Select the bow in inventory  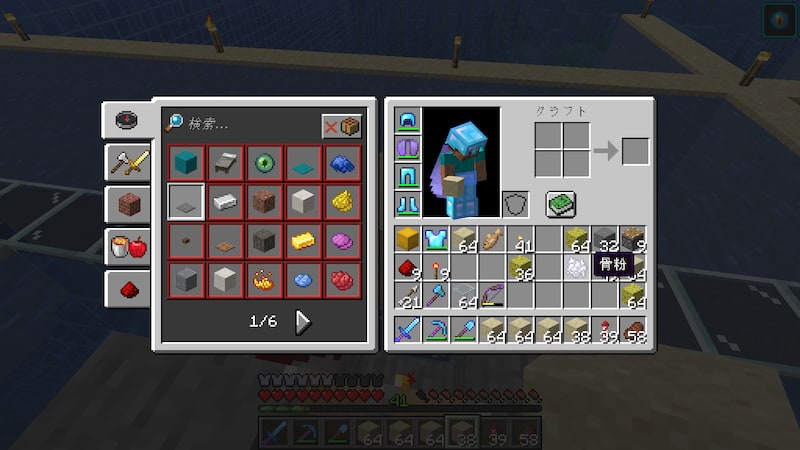pyautogui.click(x=491, y=295)
